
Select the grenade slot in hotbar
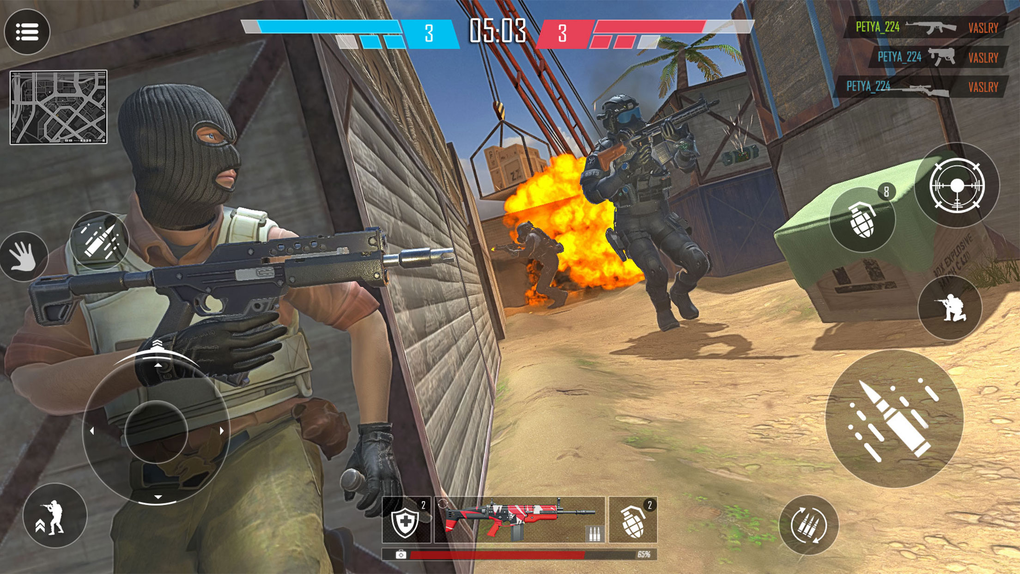[x=632, y=521]
